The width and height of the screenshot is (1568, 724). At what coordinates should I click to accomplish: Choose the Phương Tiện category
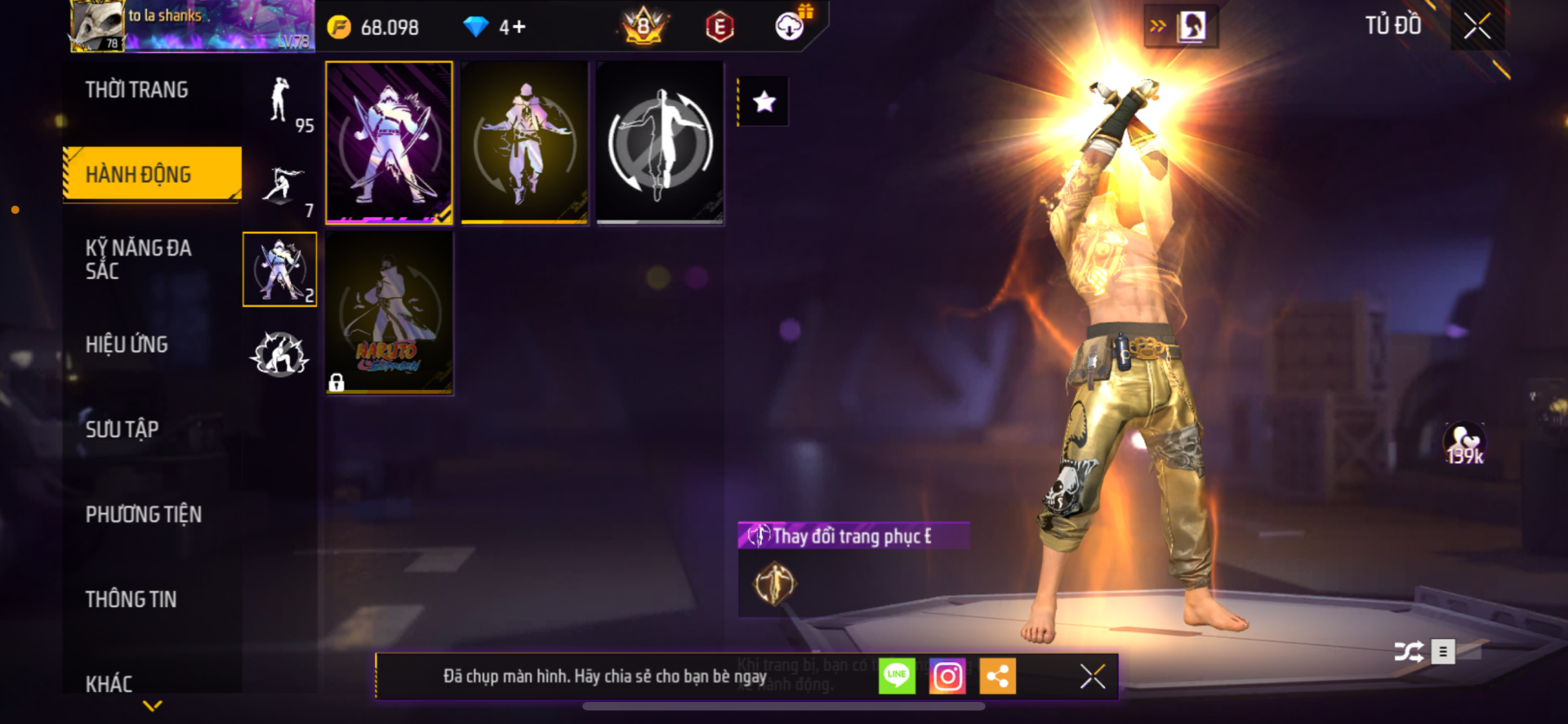[144, 514]
